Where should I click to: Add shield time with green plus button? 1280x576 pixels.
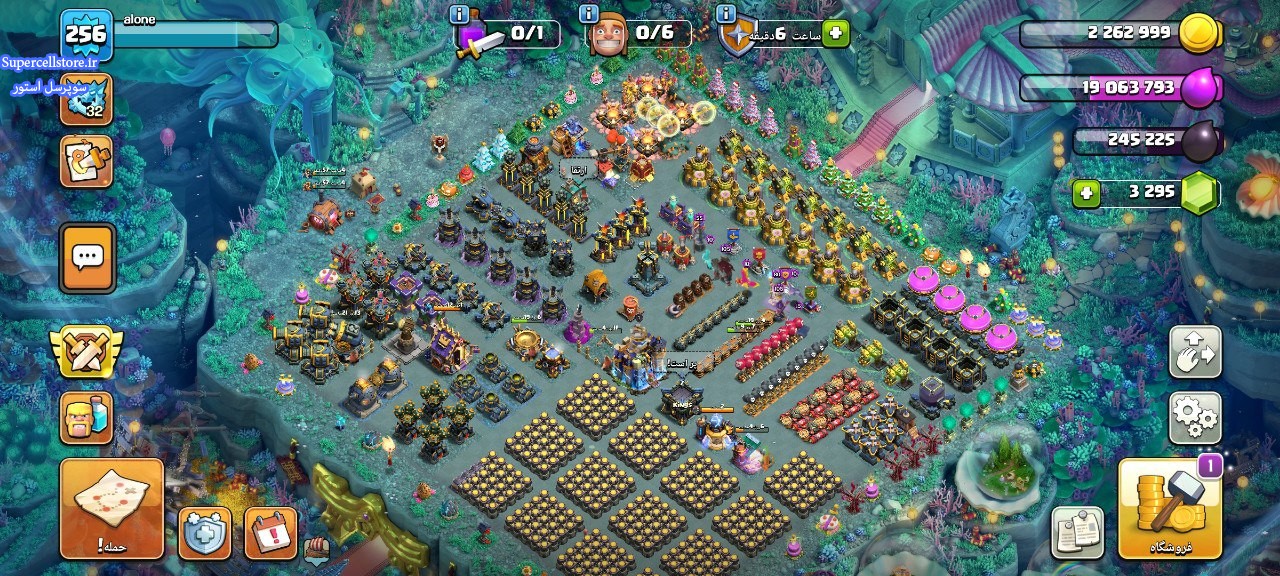(835, 34)
